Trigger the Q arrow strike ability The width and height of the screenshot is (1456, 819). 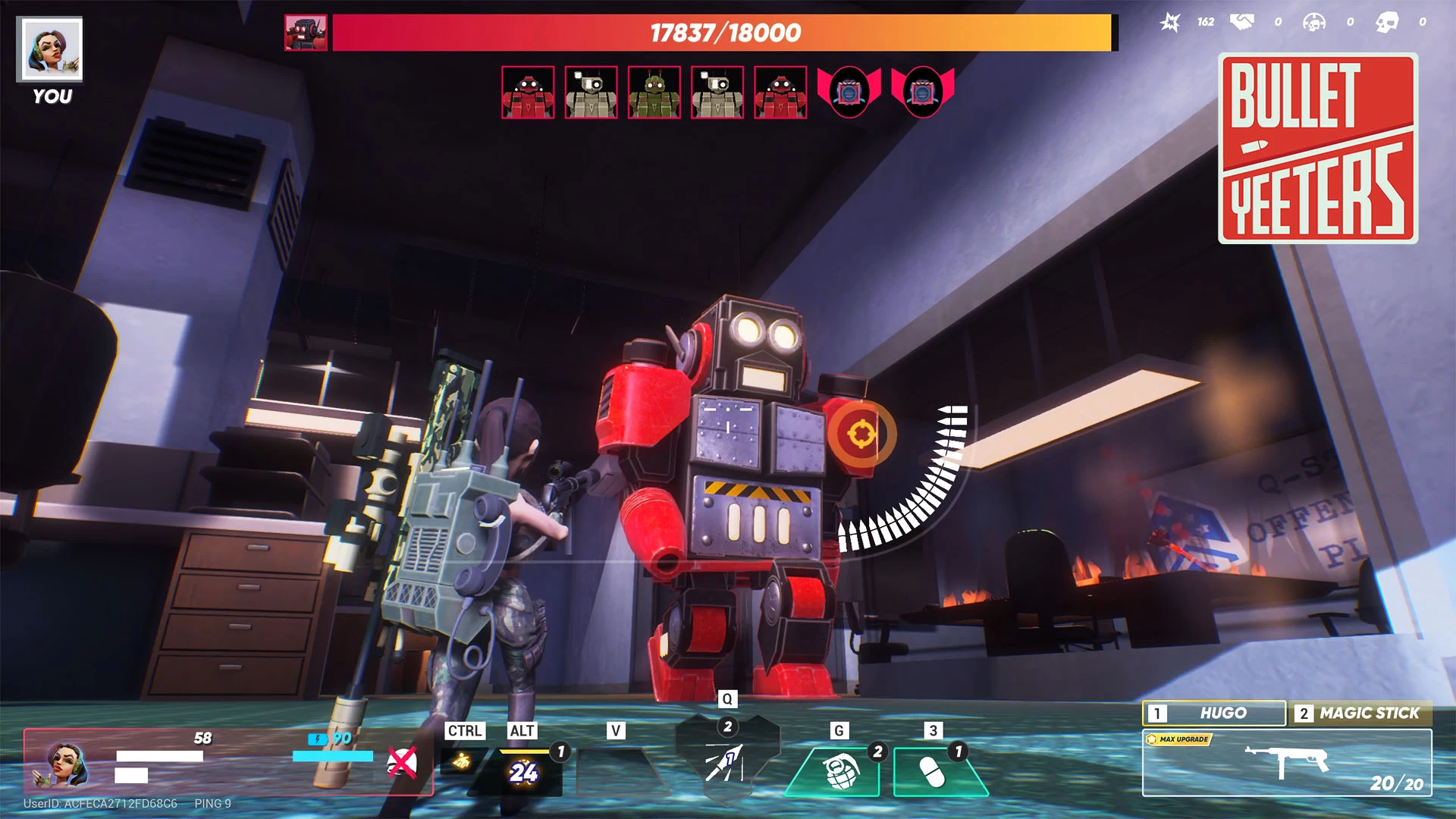click(726, 761)
